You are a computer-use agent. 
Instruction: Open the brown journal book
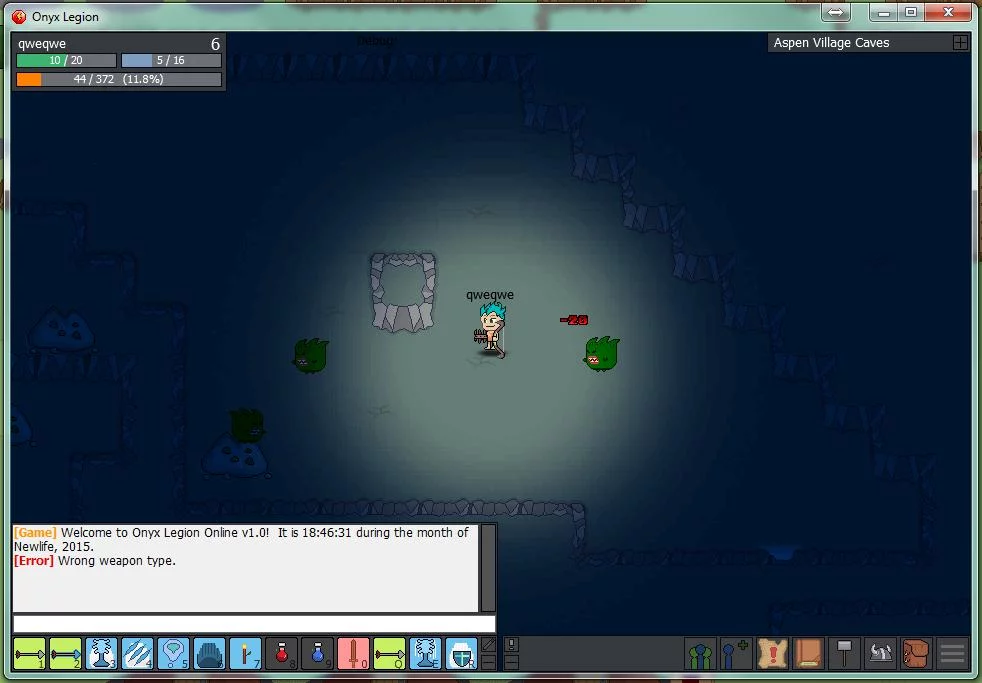tap(809, 654)
